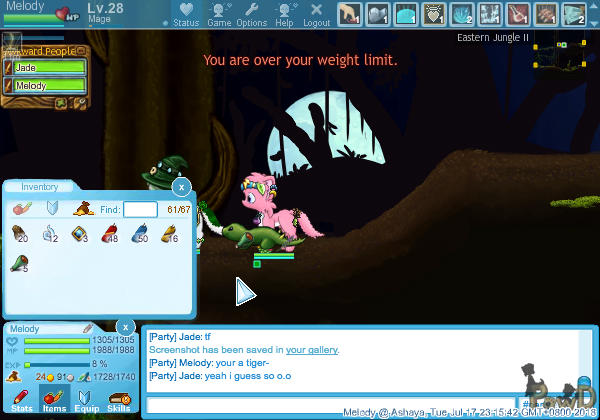Screen dimensions: 600x420
Task: Switch to the Equip tab
Action: [x=86, y=402]
